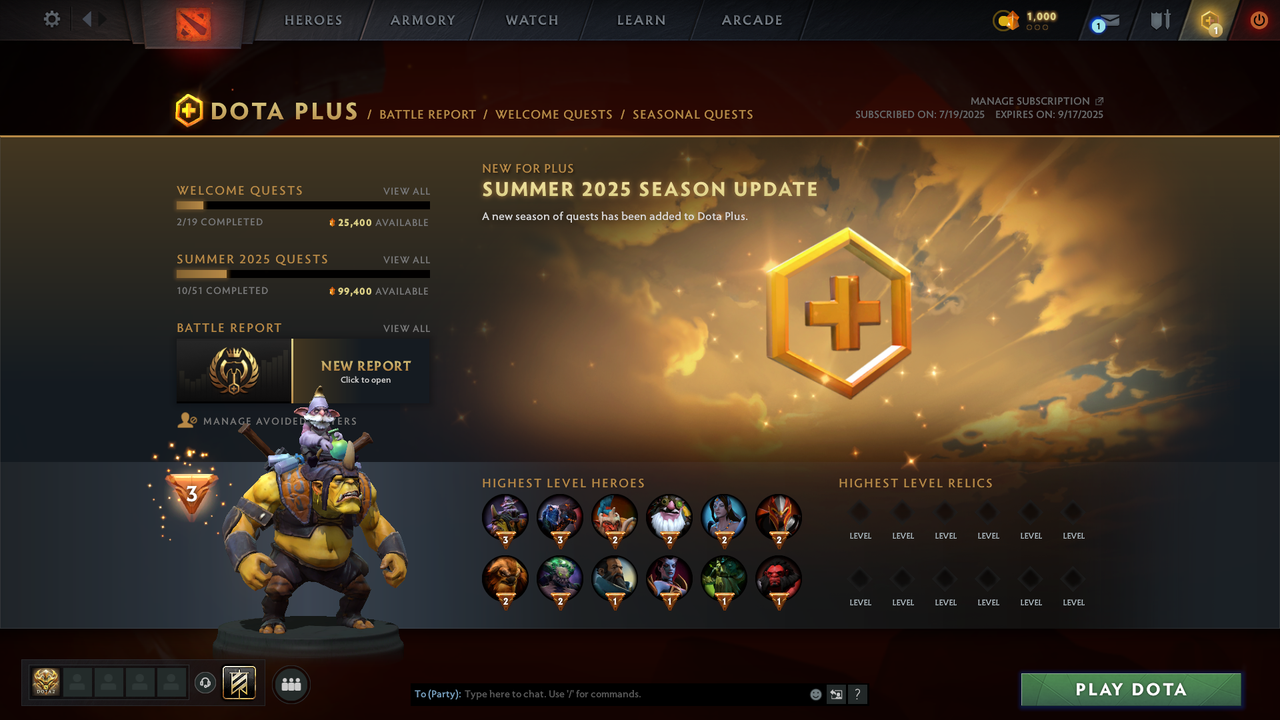Click the Dota Plus hexagon icon in topbar
The height and width of the screenshot is (720, 1280).
click(1210, 19)
